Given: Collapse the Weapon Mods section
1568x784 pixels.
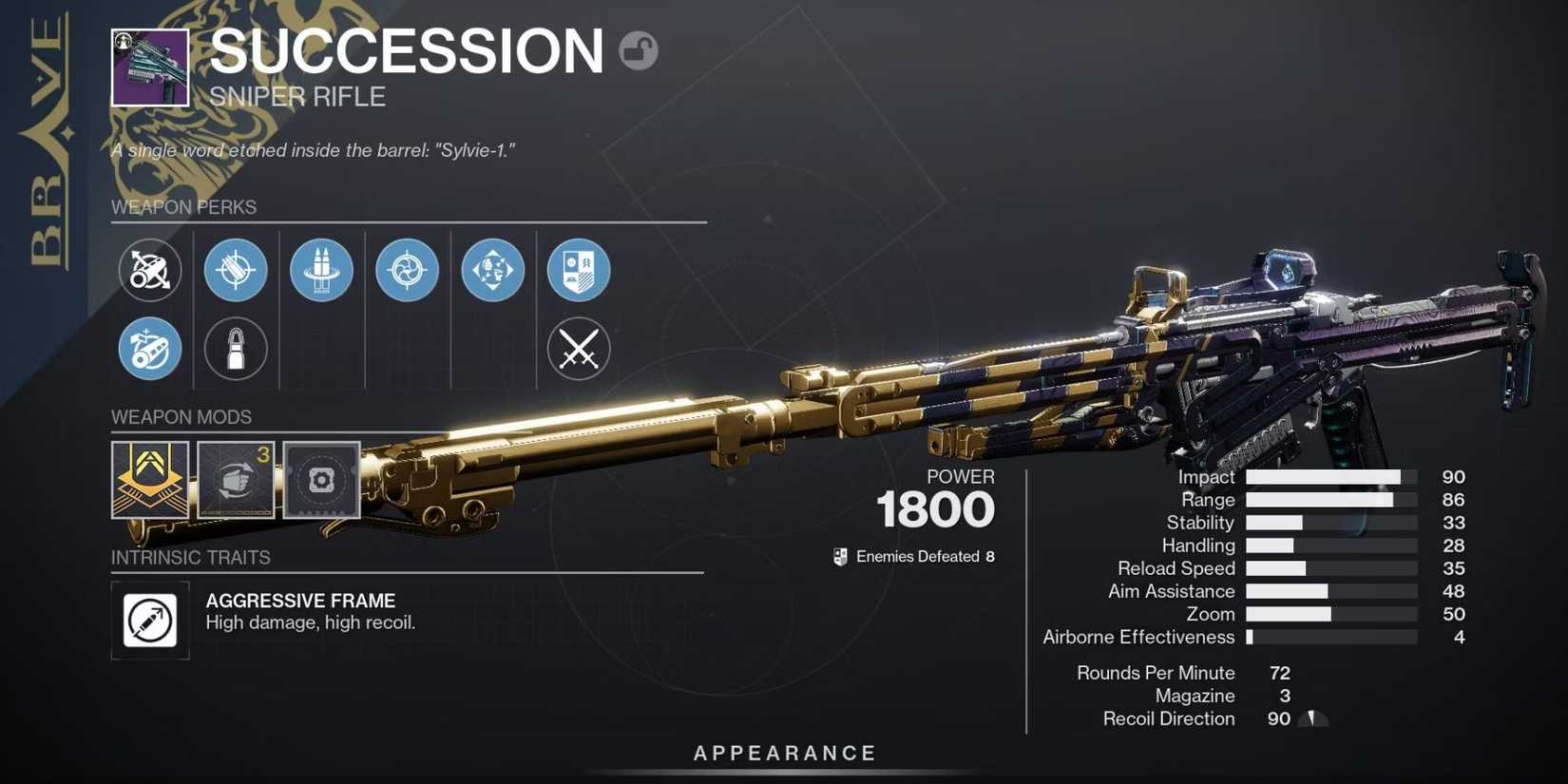Looking at the screenshot, I should 181,417.
